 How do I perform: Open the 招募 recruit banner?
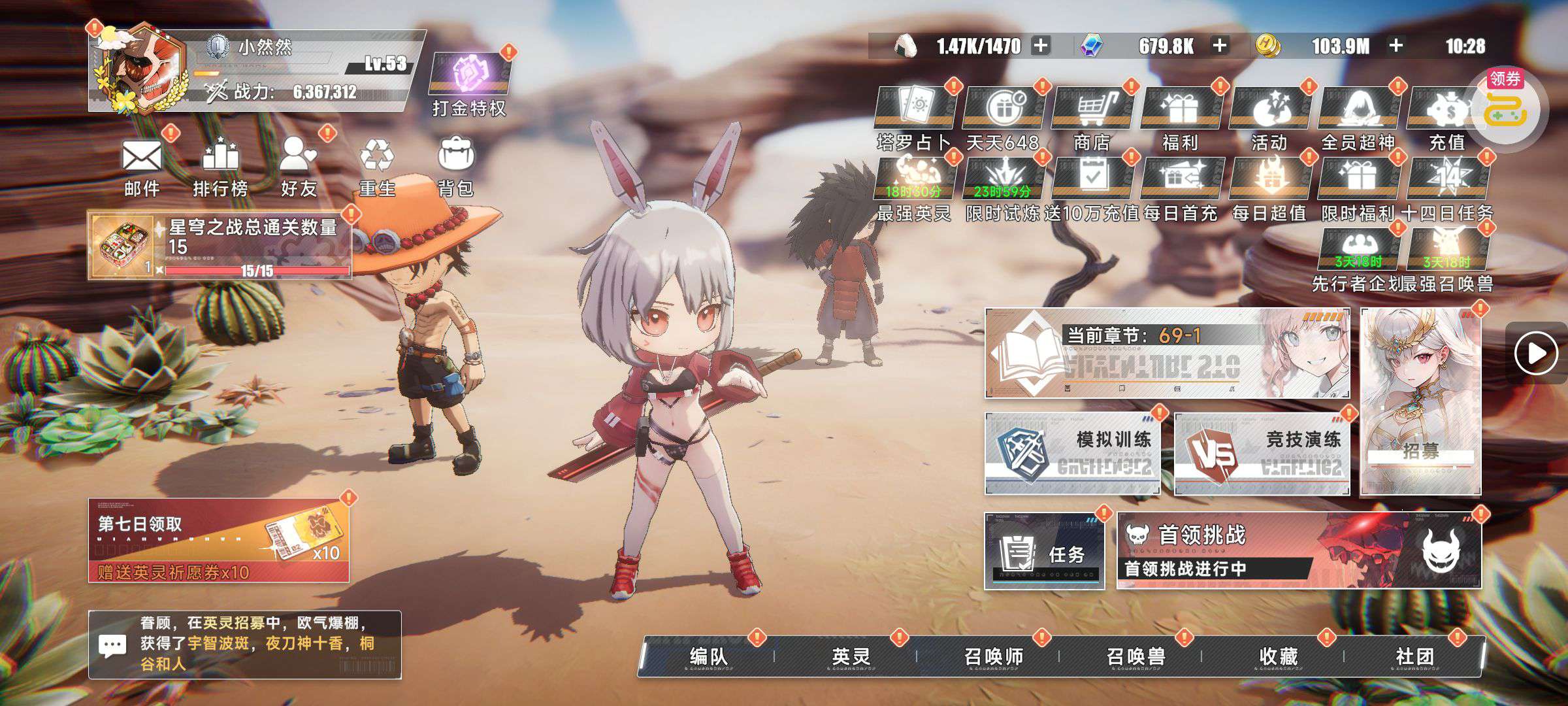pos(1420,402)
